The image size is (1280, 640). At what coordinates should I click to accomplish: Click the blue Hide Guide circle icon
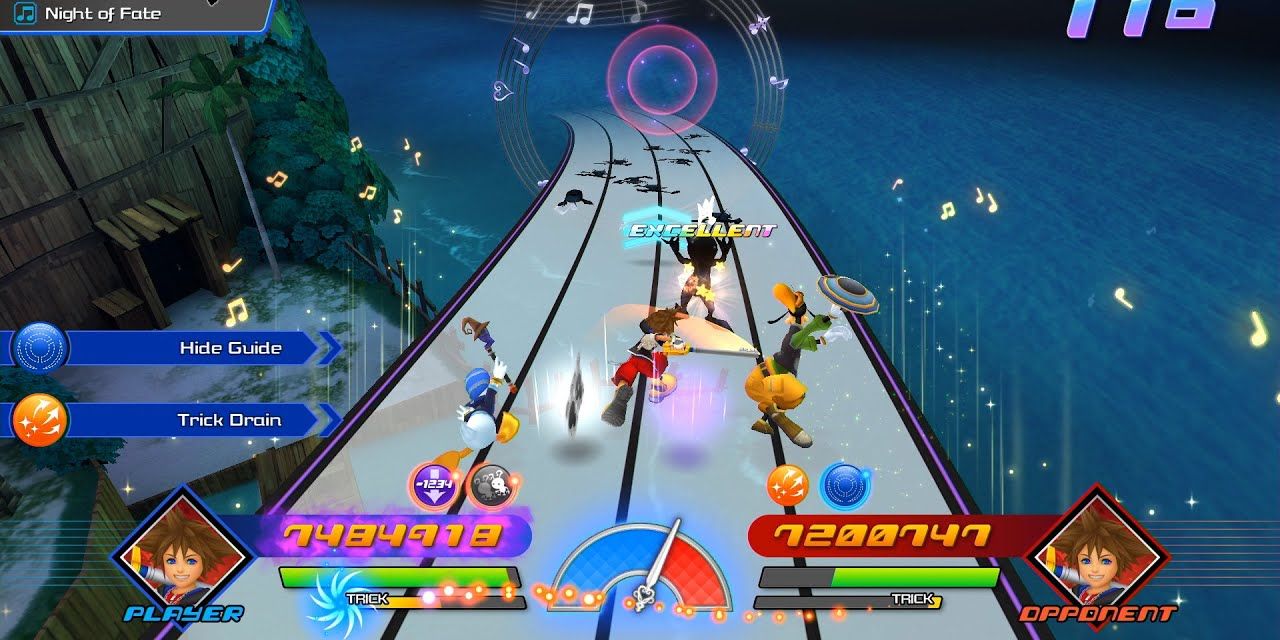click(40, 348)
